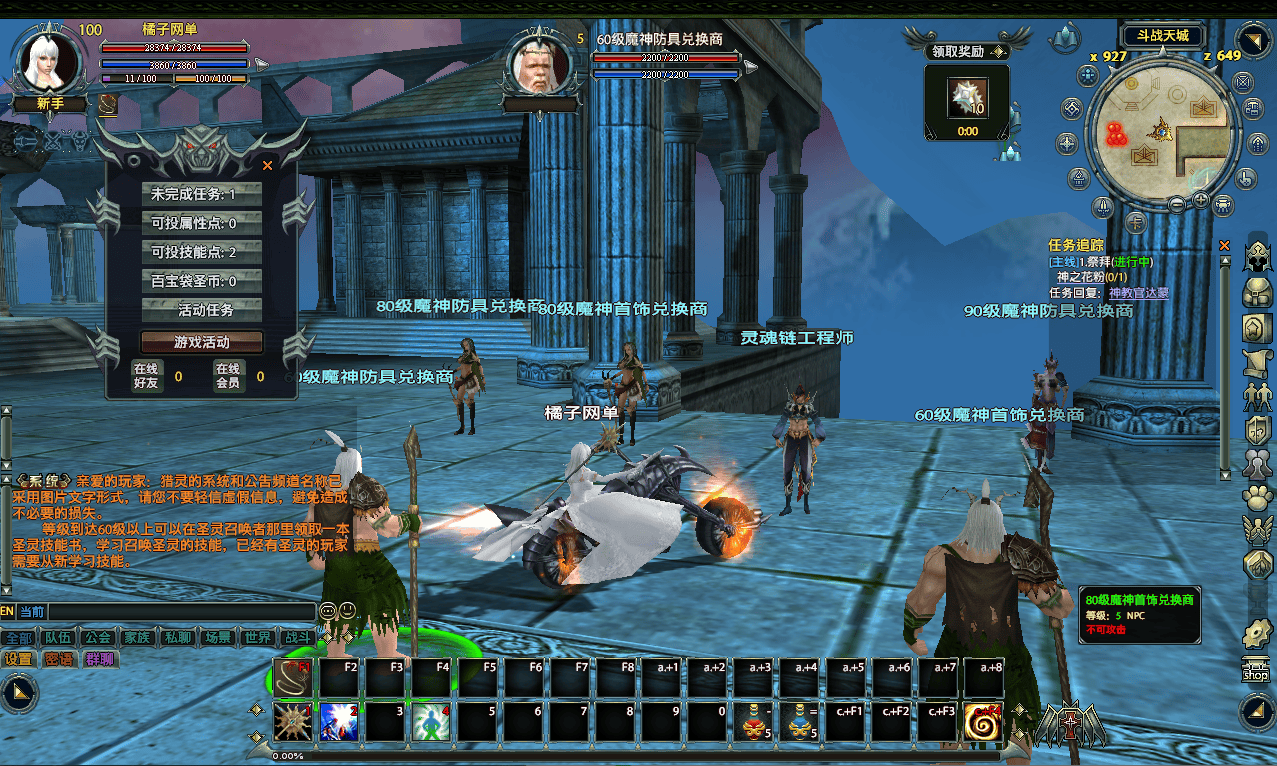Viewport: 1277px width, 766px height.
Task: Click the chat message input field
Action: (x=180, y=612)
